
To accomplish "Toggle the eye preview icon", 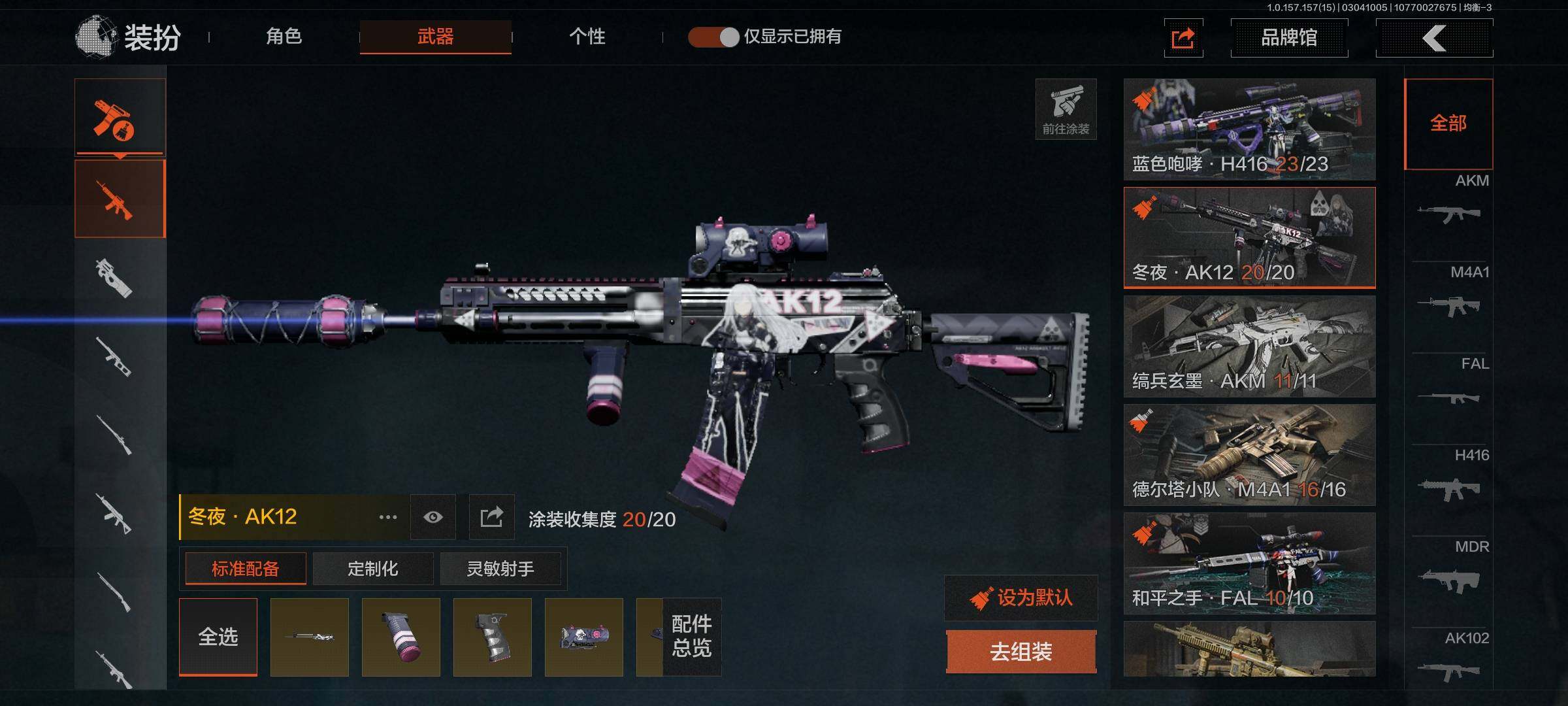I will (433, 518).
